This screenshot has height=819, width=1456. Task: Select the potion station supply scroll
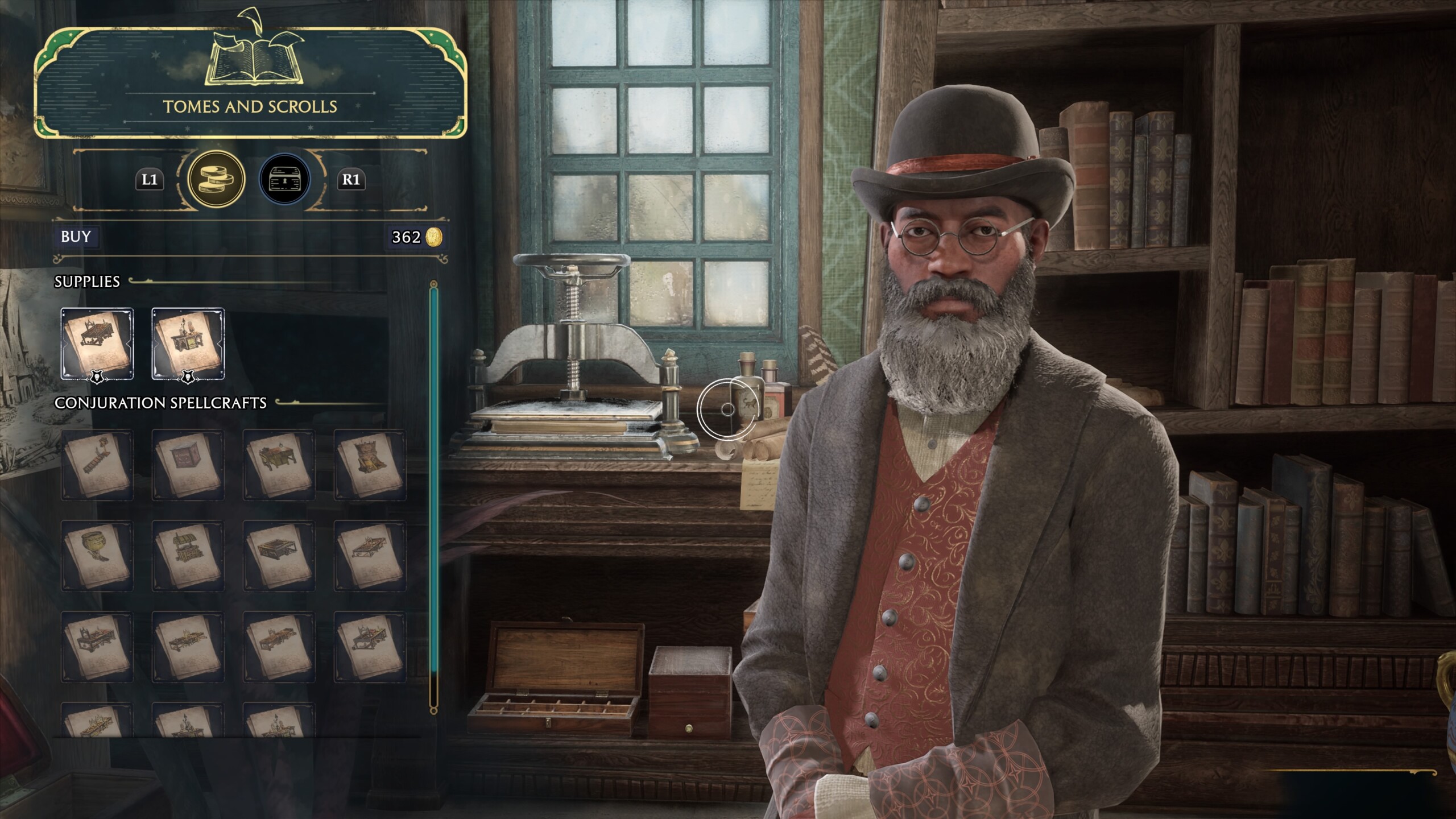tap(188, 344)
